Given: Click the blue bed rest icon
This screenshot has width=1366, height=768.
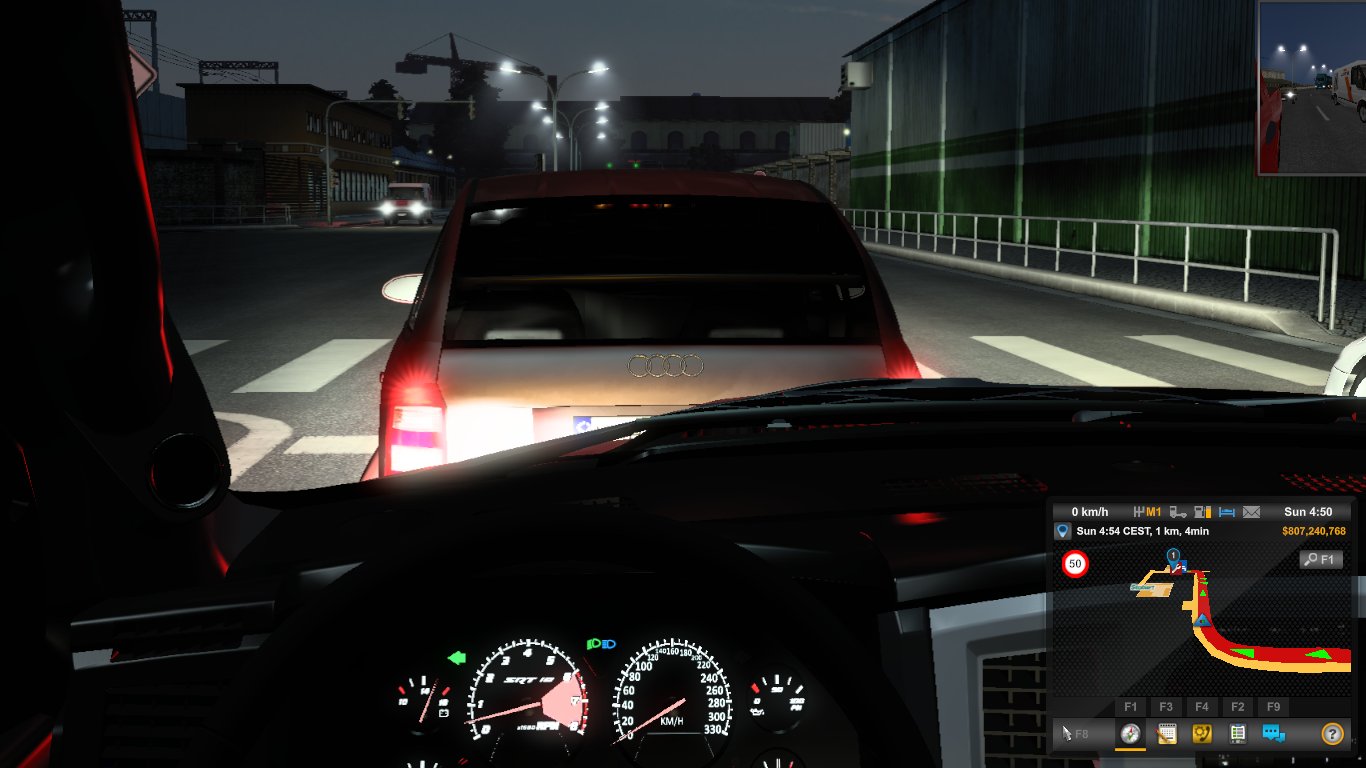Looking at the screenshot, I should click(1227, 512).
